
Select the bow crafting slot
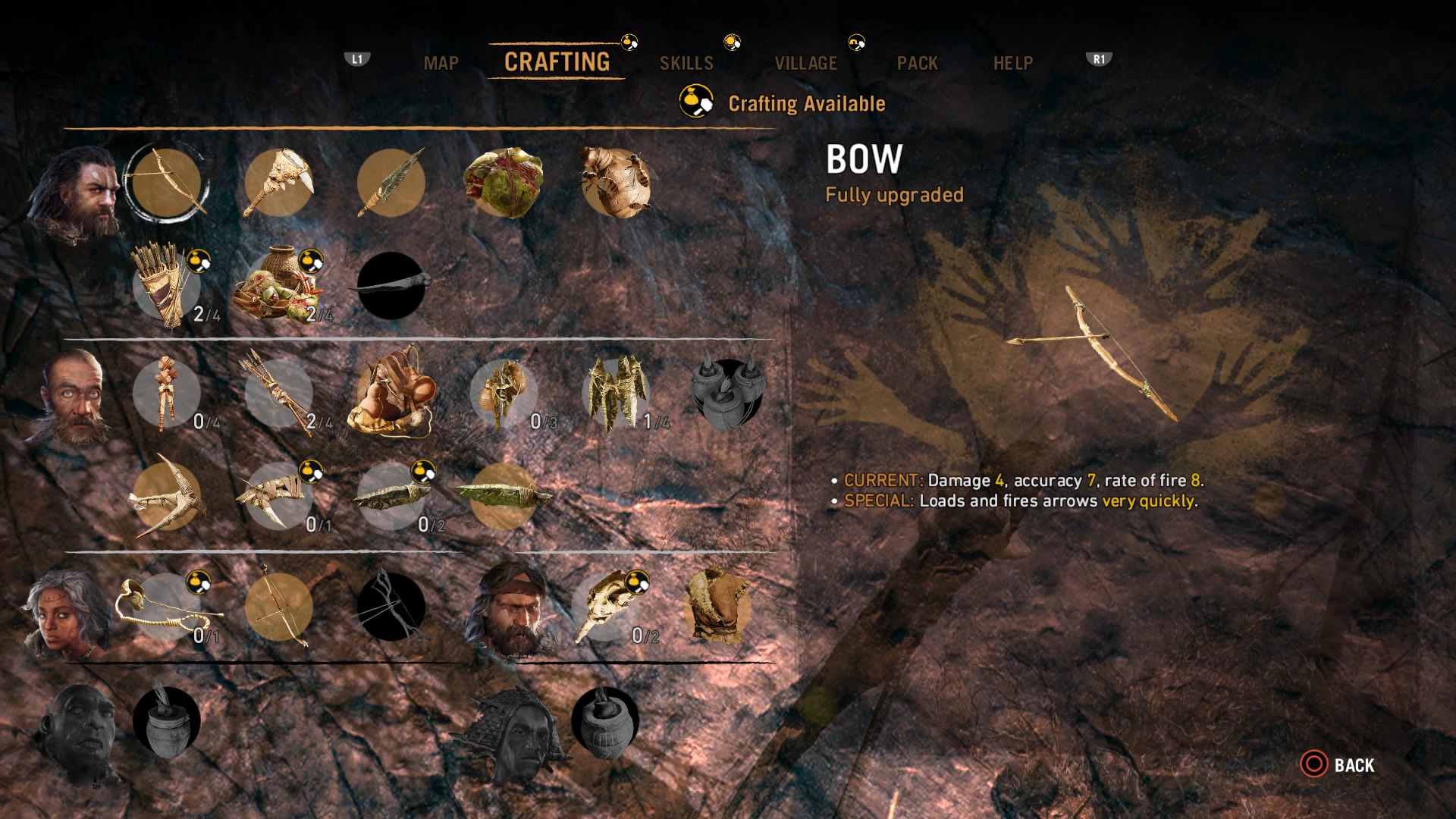166,183
